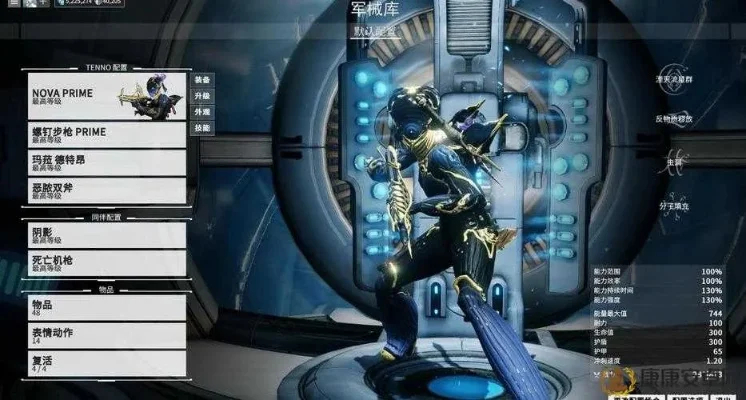The height and width of the screenshot is (400, 746).
Task: Open the 复活 revives row
Action: click(x=104, y=362)
